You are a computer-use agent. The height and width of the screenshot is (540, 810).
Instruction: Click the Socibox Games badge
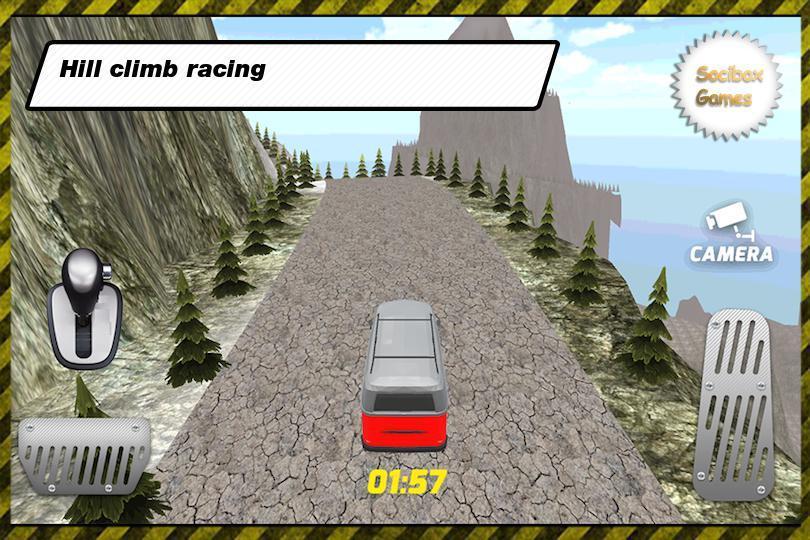(723, 86)
